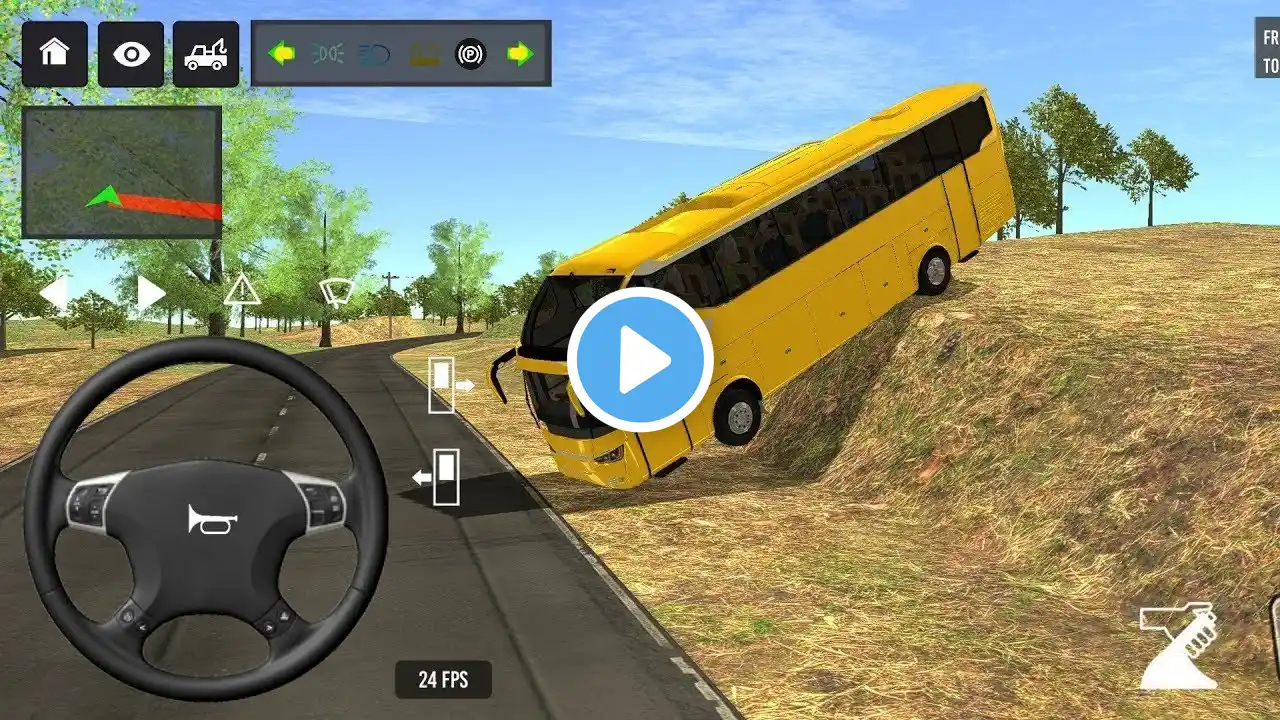The image size is (1280, 720).
Task: Tap the white left arrow button
Action: point(53,293)
